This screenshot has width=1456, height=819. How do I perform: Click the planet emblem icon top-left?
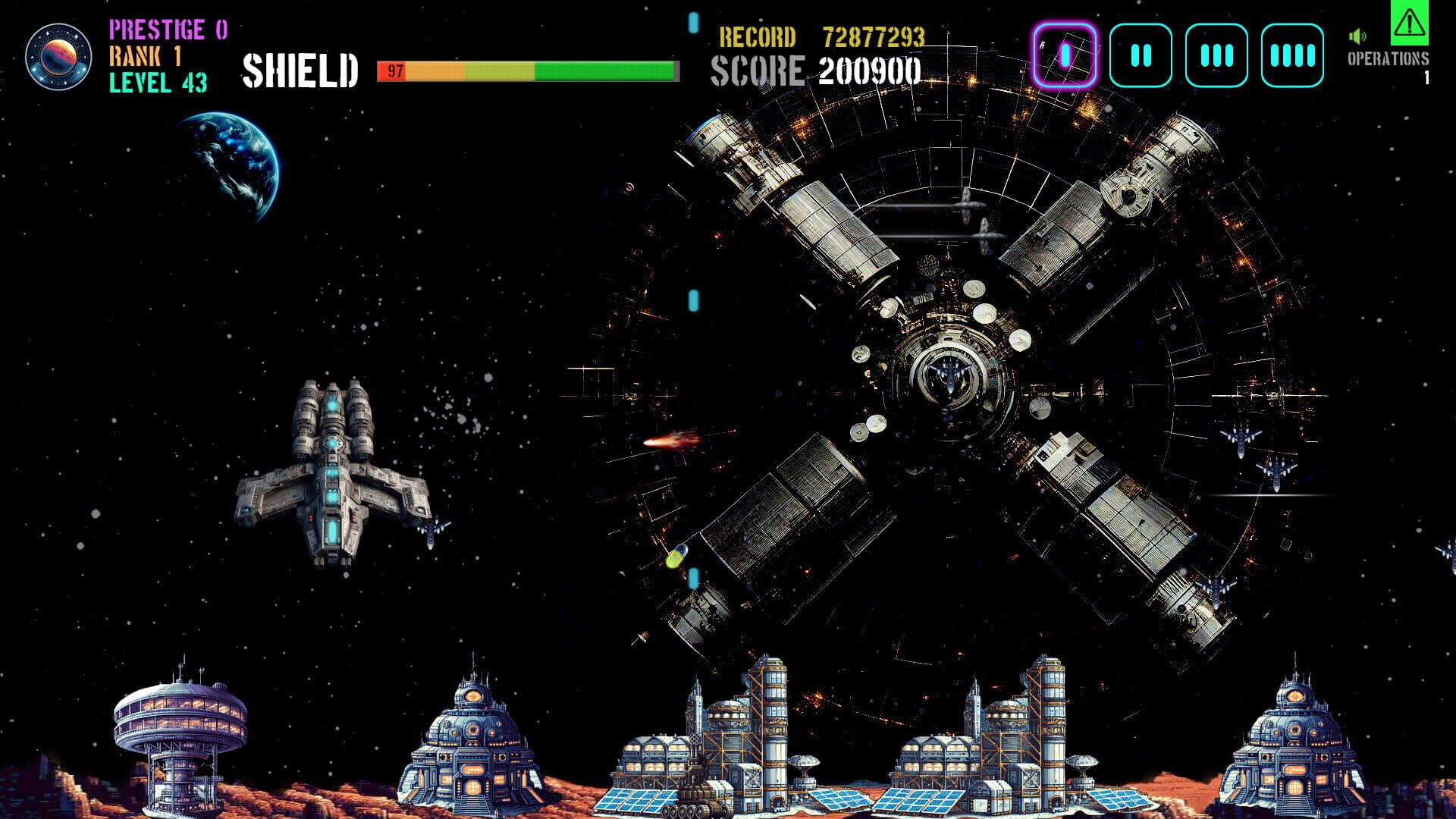[x=60, y=57]
